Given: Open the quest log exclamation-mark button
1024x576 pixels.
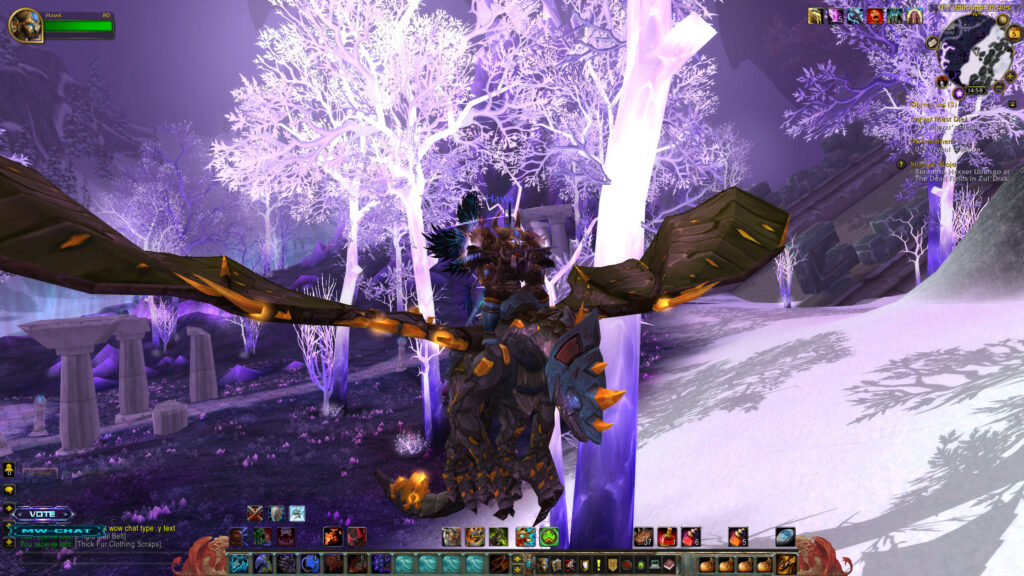Looking at the screenshot, I should [598, 565].
